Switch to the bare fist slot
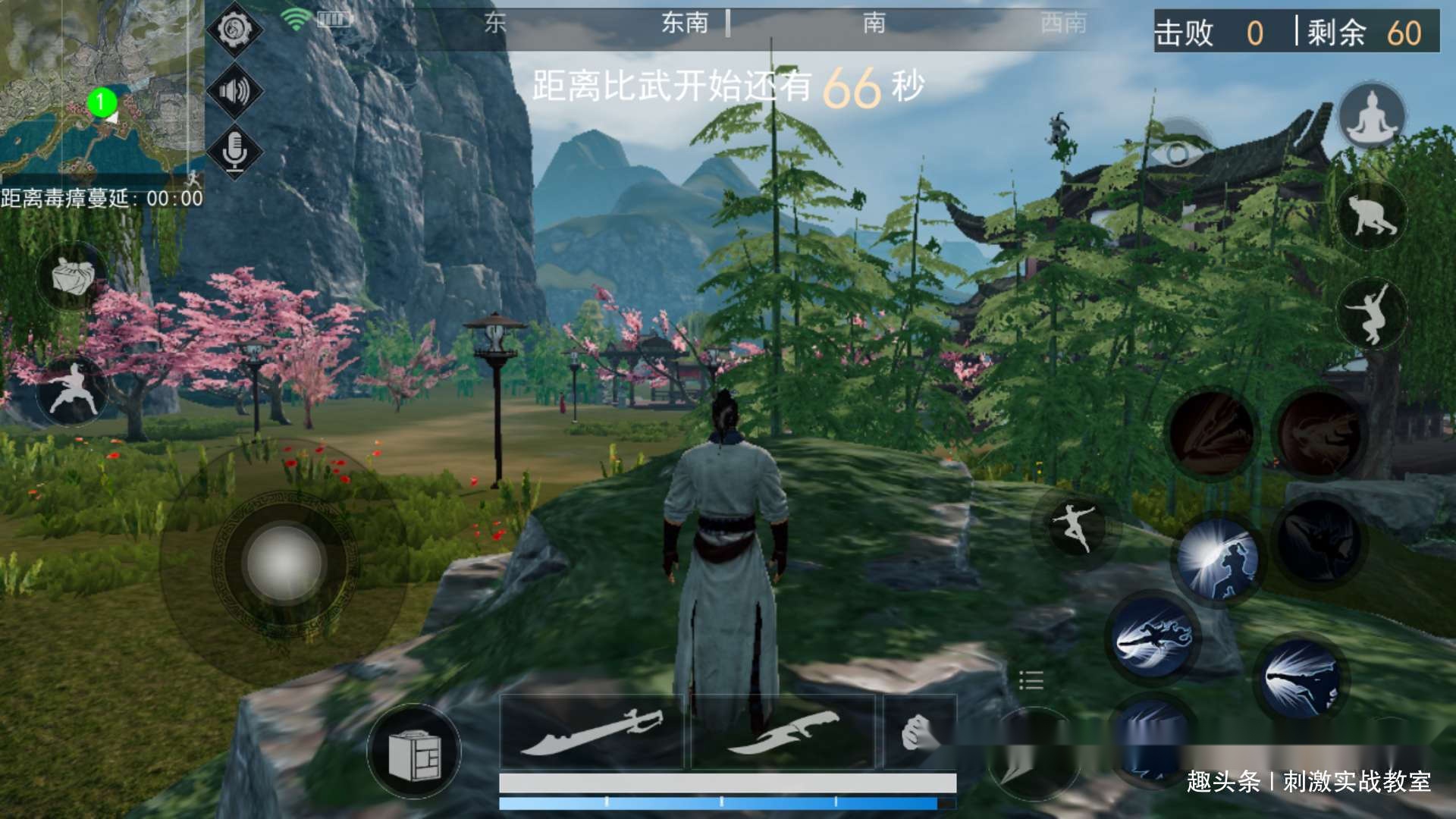 point(918,732)
